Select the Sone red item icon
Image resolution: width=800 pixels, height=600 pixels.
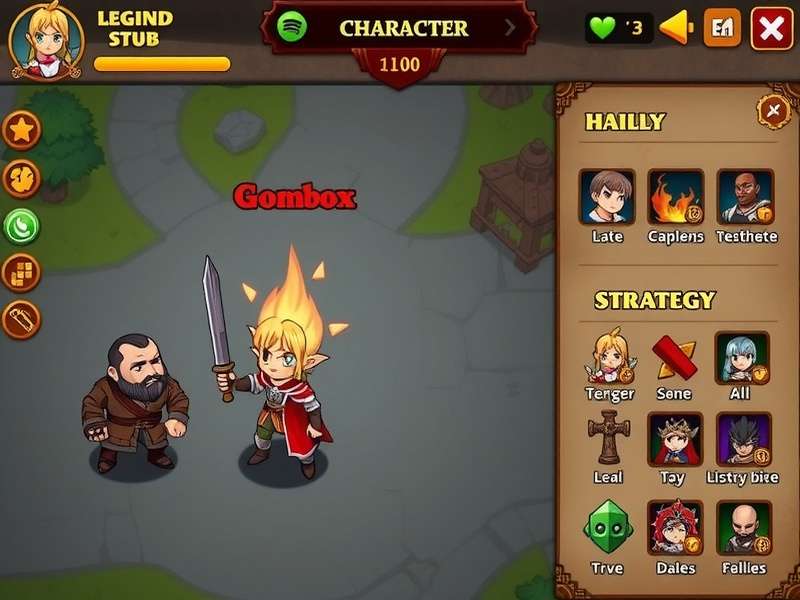tap(674, 357)
